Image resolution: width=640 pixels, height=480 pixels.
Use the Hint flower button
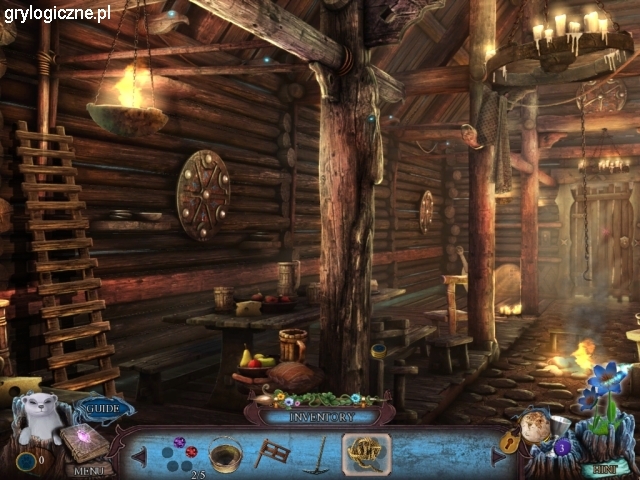[x=603, y=467]
